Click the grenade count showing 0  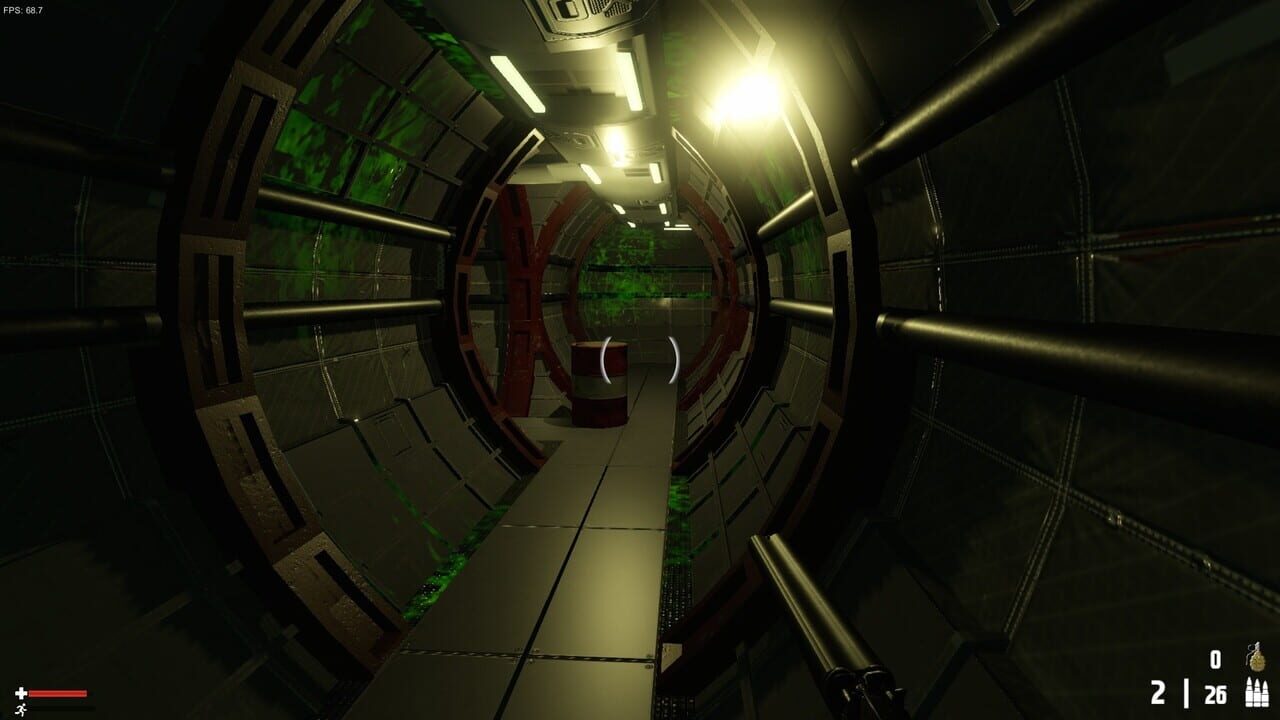click(1215, 659)
